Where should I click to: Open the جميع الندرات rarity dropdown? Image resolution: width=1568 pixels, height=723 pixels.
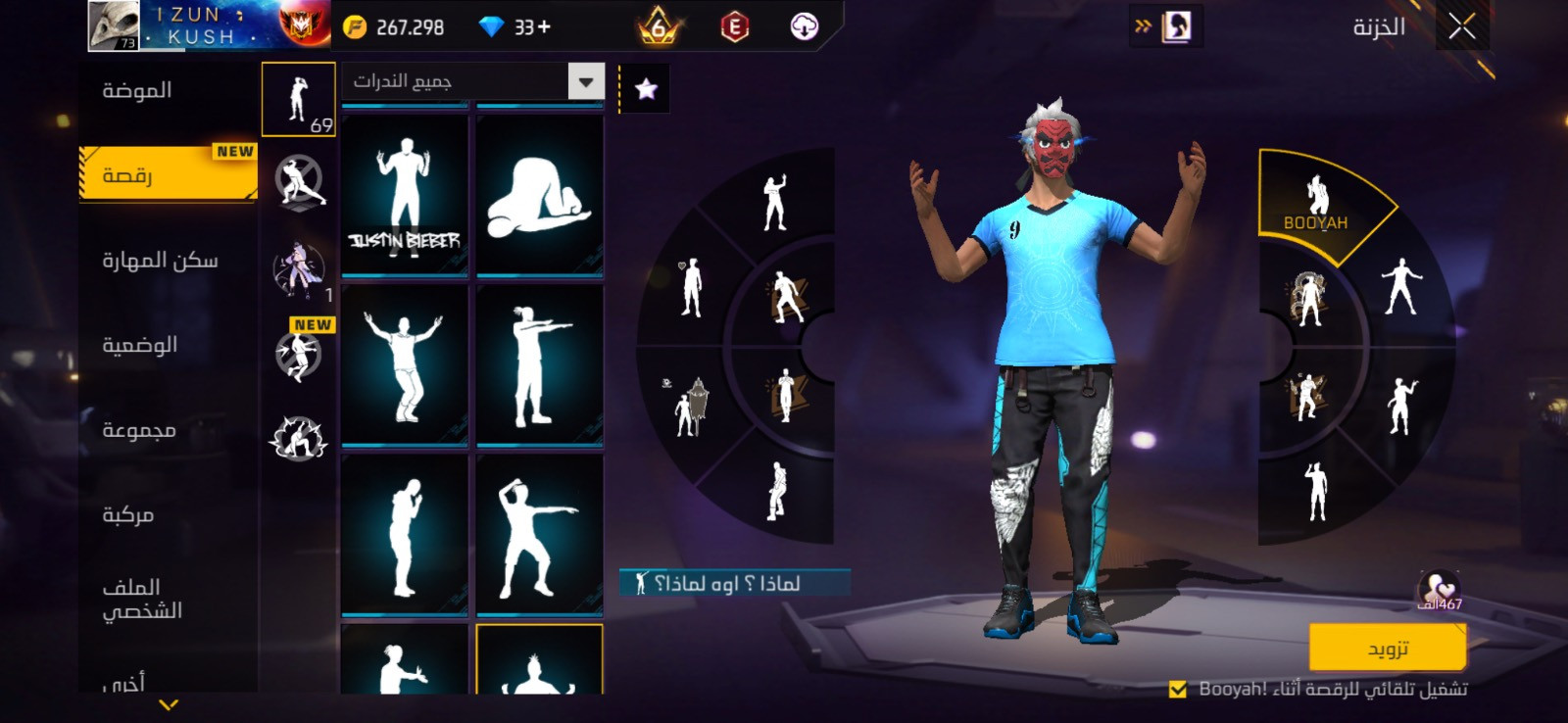(x=585, y=81)
